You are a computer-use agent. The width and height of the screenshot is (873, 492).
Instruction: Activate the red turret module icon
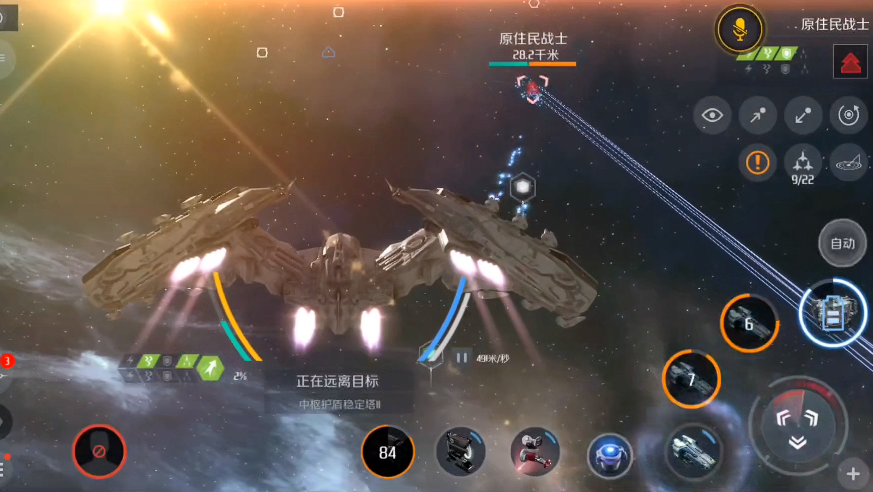[535, 453]
